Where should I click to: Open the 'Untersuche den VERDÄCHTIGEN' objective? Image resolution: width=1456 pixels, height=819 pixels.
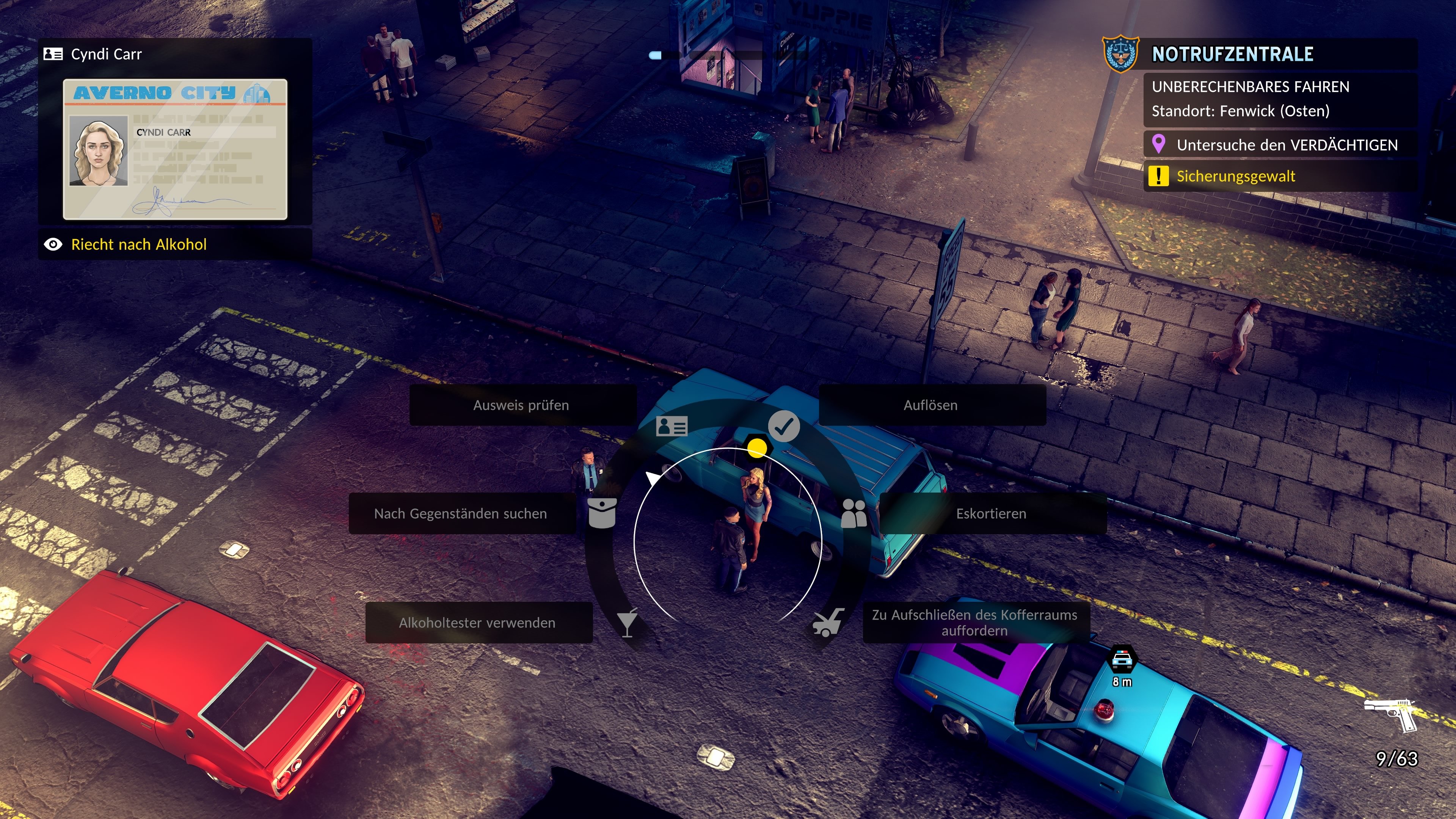(x=1287, y=145)
